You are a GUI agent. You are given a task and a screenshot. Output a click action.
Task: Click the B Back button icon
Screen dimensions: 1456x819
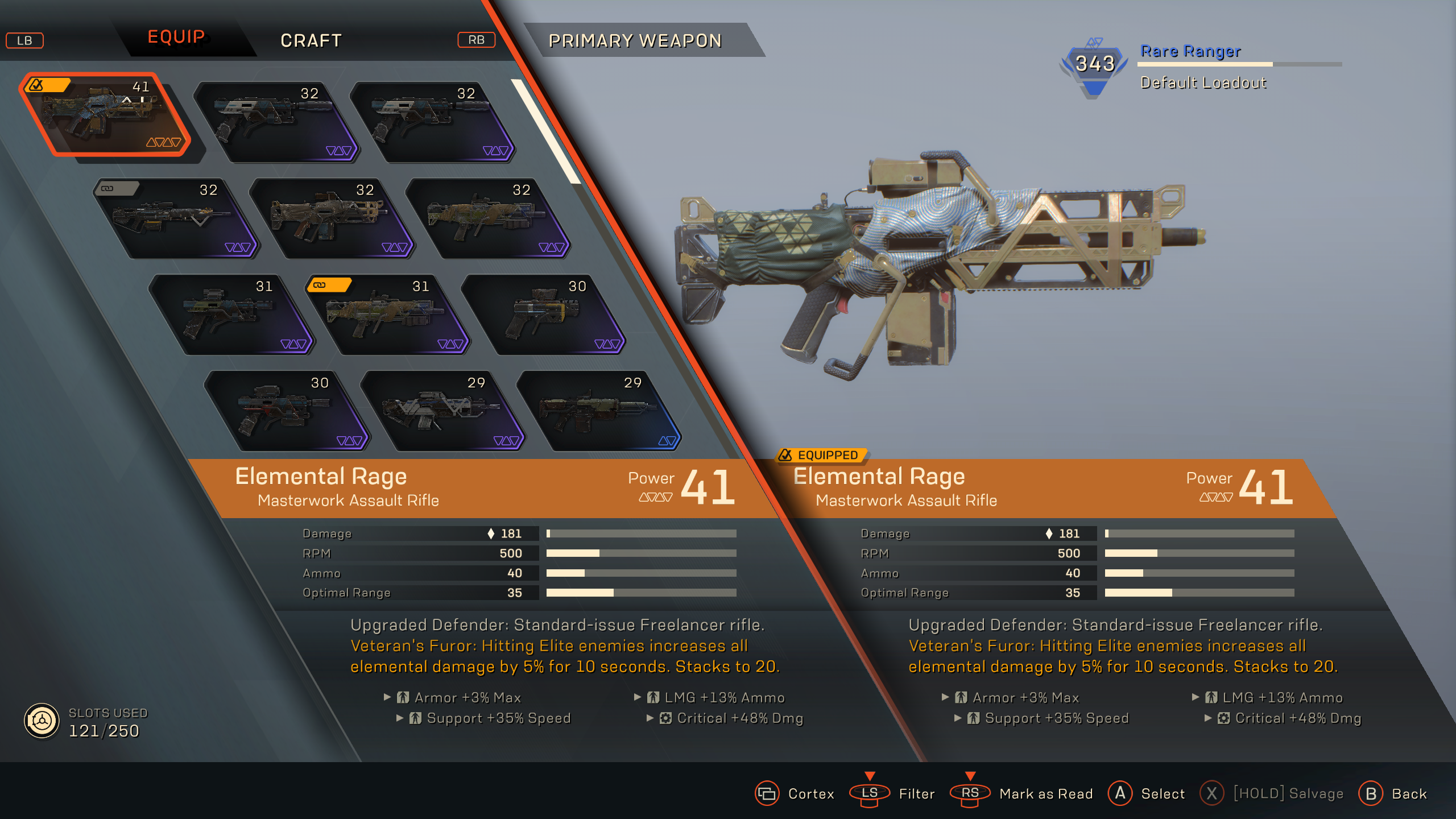pyautogui.click(x=1370, y=793)
